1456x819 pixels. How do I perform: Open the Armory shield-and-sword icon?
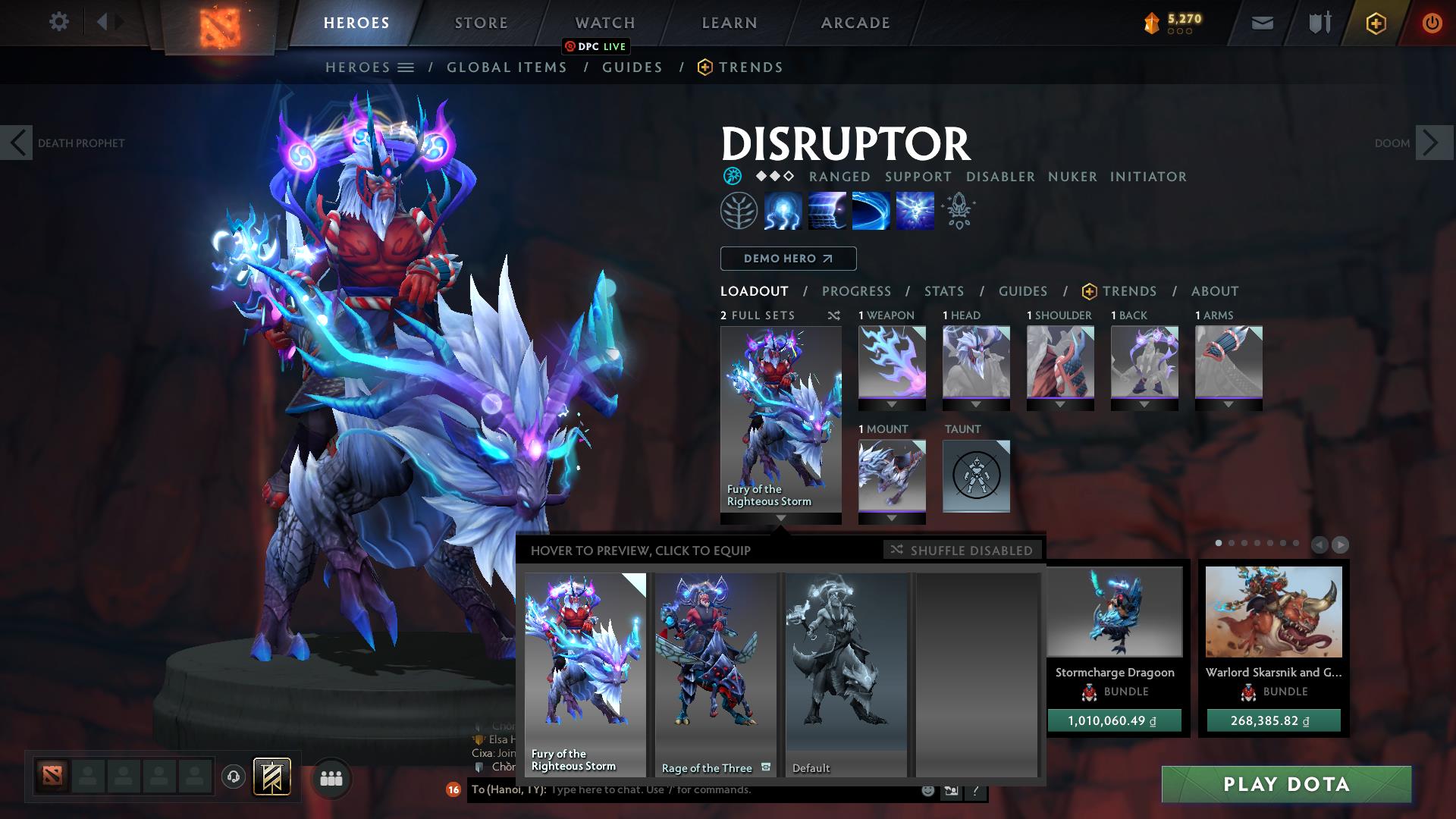[x=1318, y=23]
